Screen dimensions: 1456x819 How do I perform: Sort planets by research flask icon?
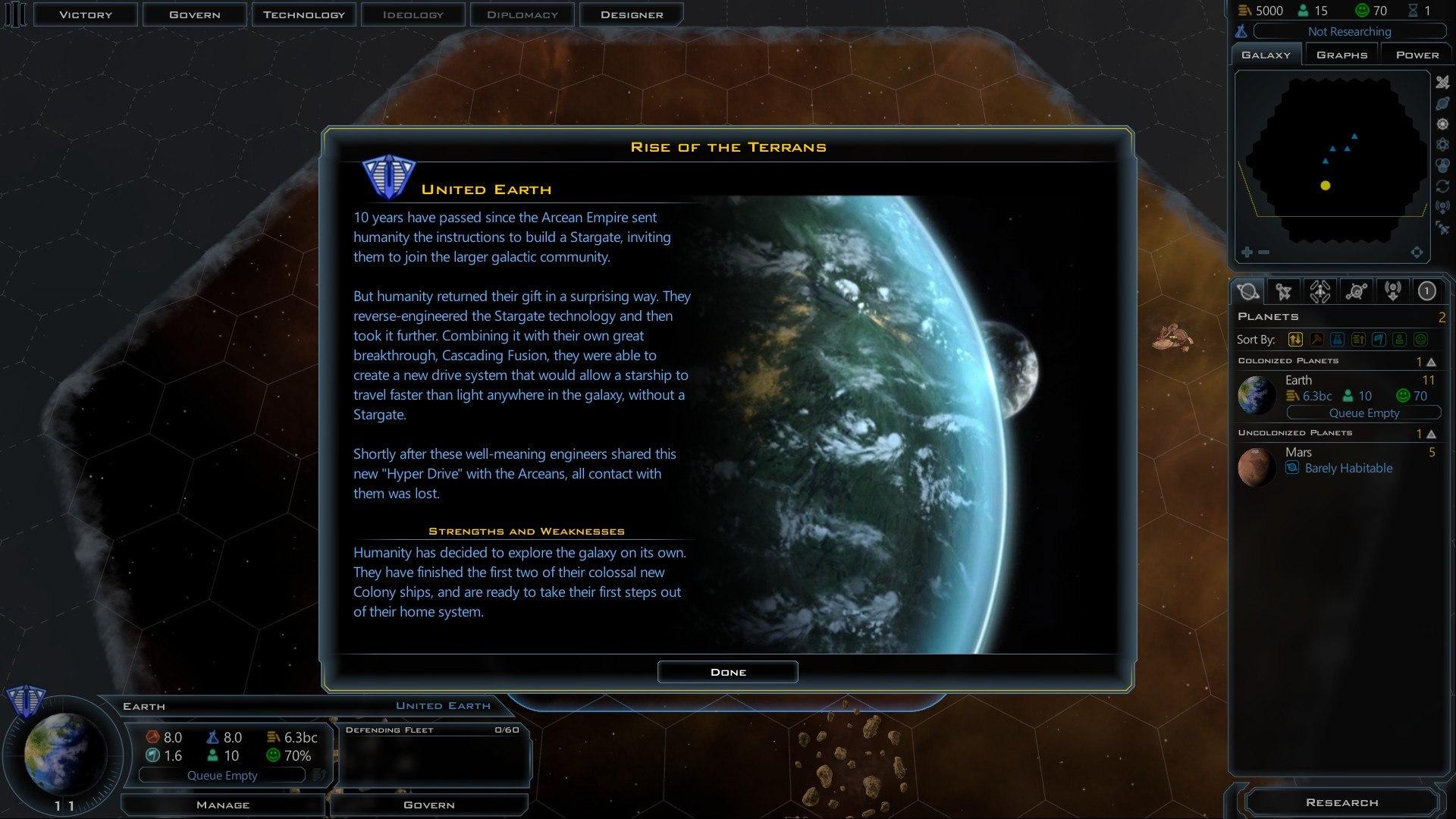pos(1338,339)
